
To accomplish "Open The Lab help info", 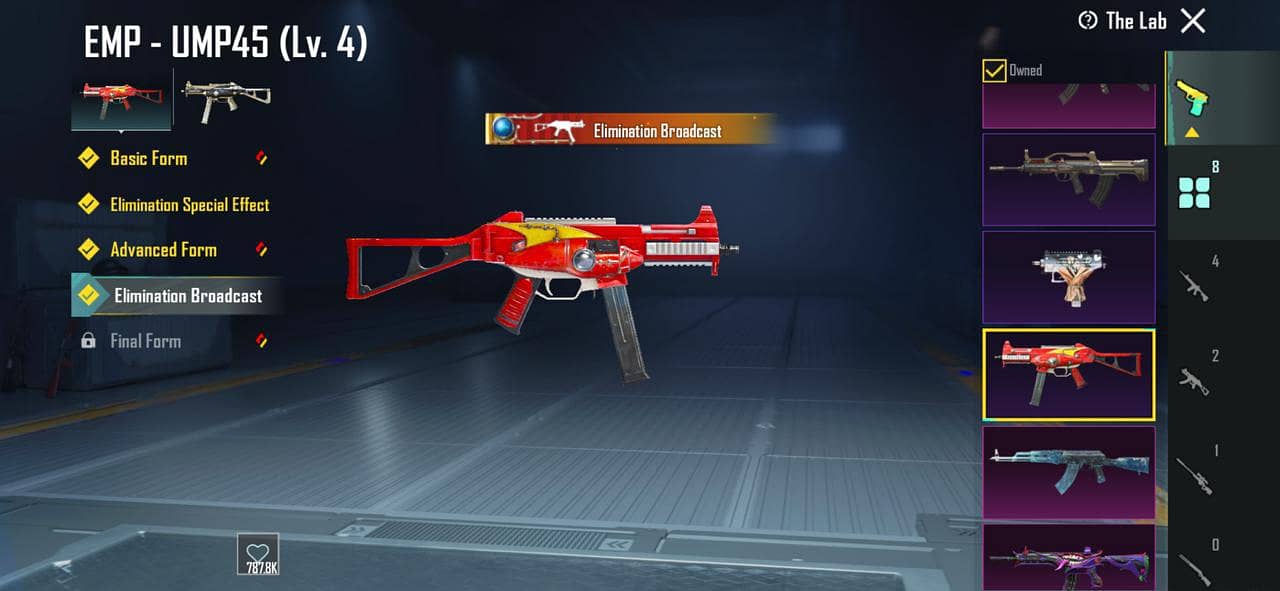I will point(1088,21).
